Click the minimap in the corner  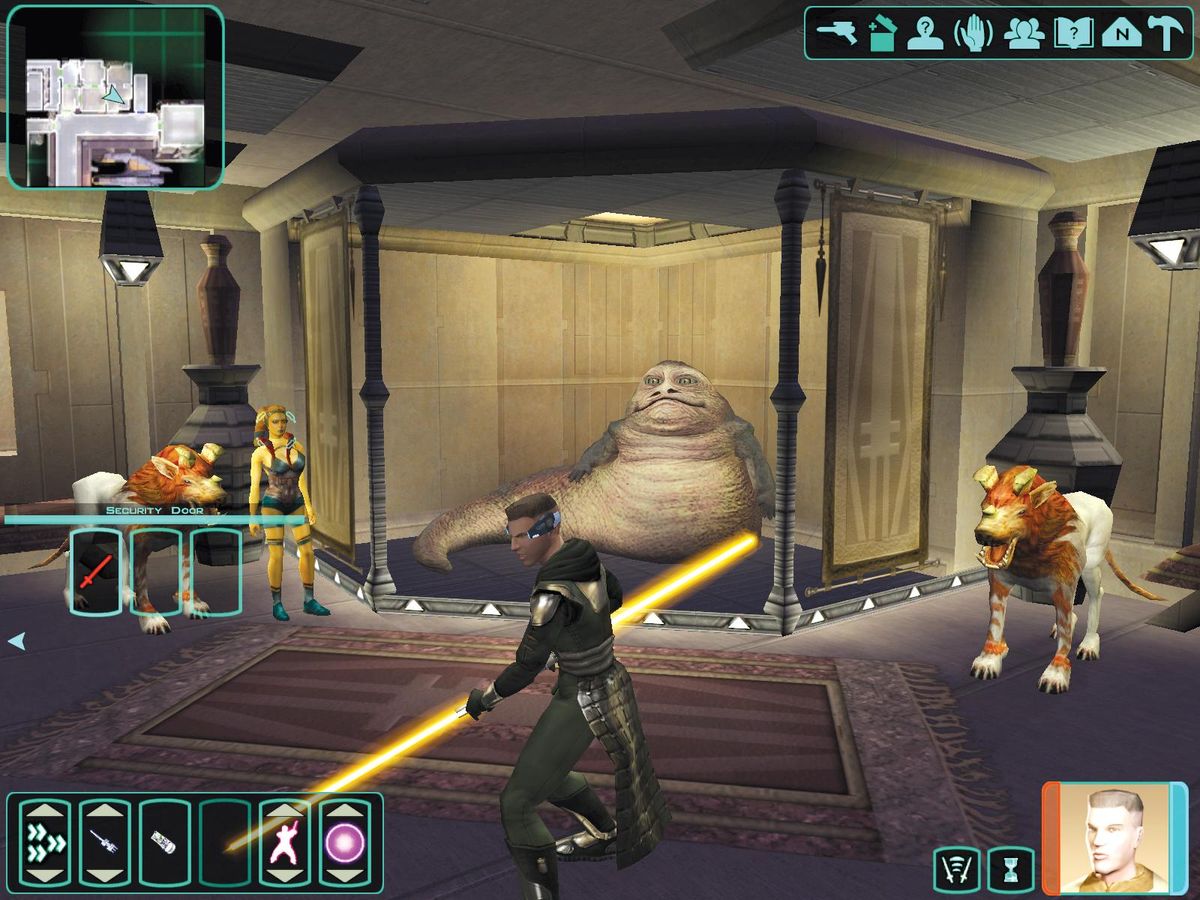coord(115,97)
